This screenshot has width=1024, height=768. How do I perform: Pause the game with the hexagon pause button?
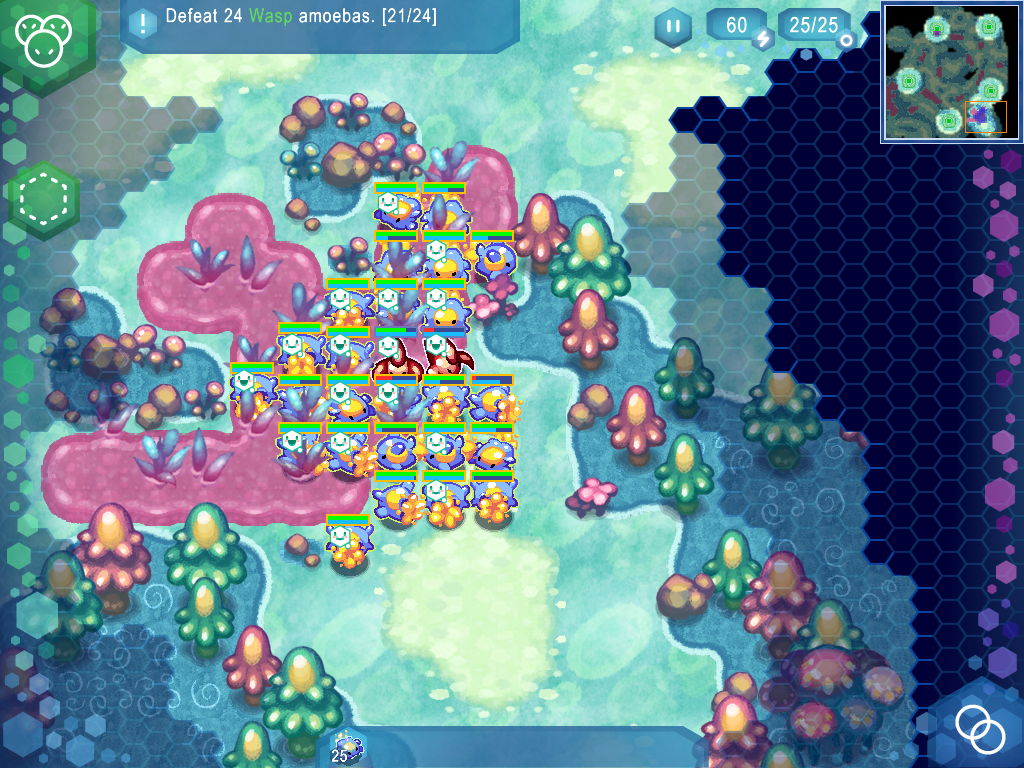coord(673,26)
